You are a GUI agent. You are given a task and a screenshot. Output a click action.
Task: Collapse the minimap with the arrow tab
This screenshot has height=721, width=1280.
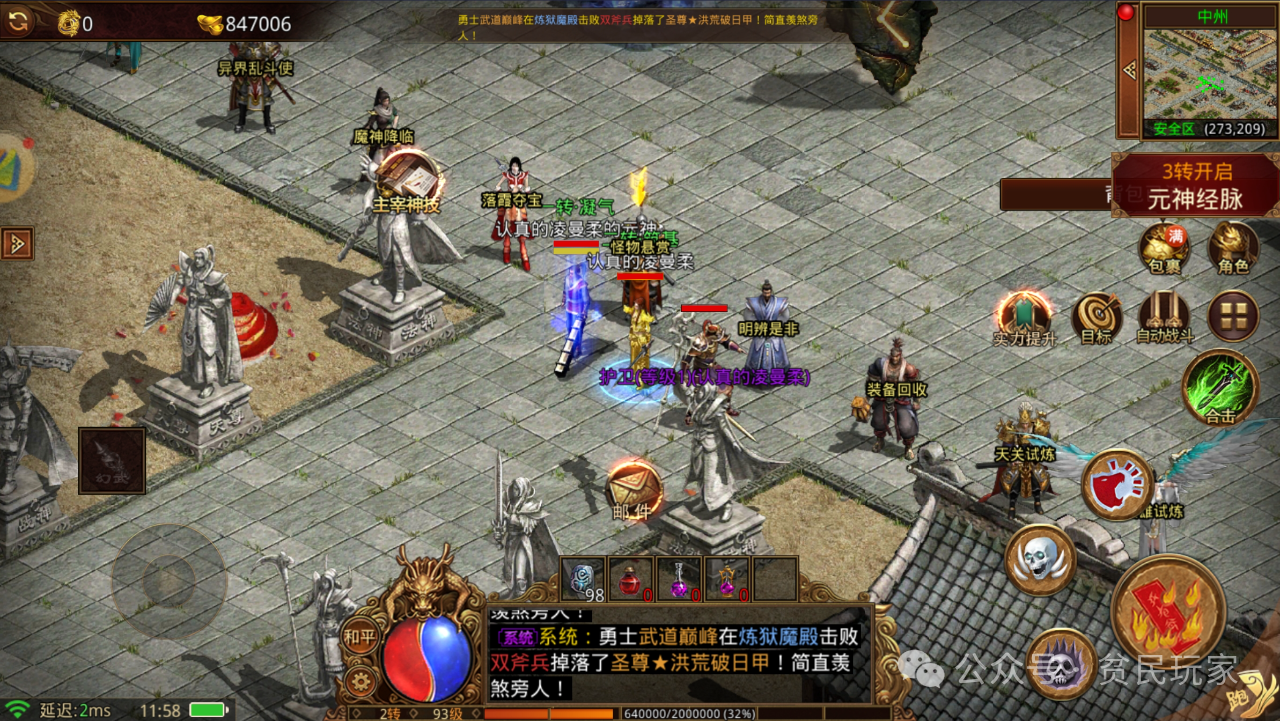click(x=1130, y=70)
